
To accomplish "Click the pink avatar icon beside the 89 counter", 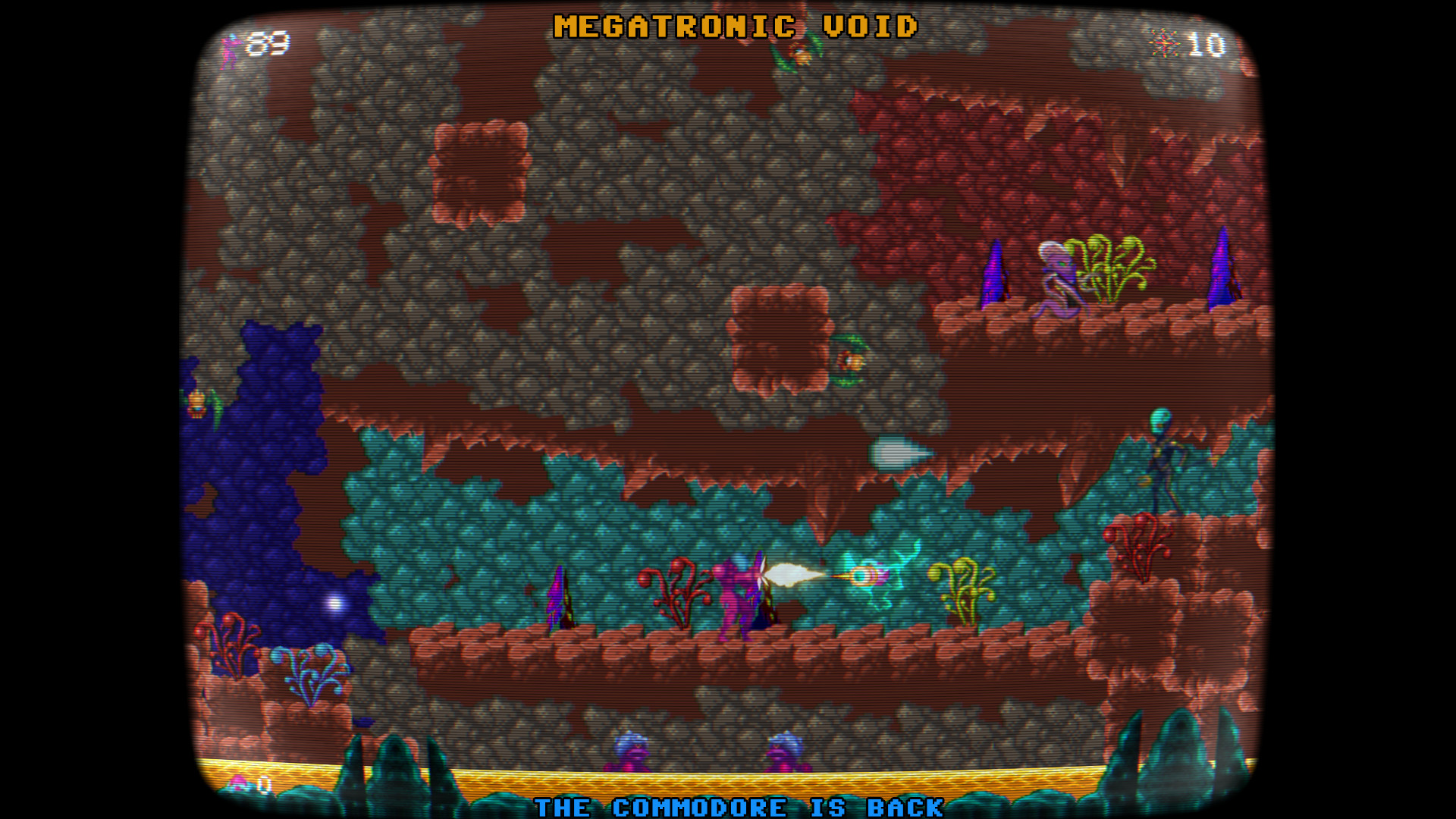I will 228,47.
